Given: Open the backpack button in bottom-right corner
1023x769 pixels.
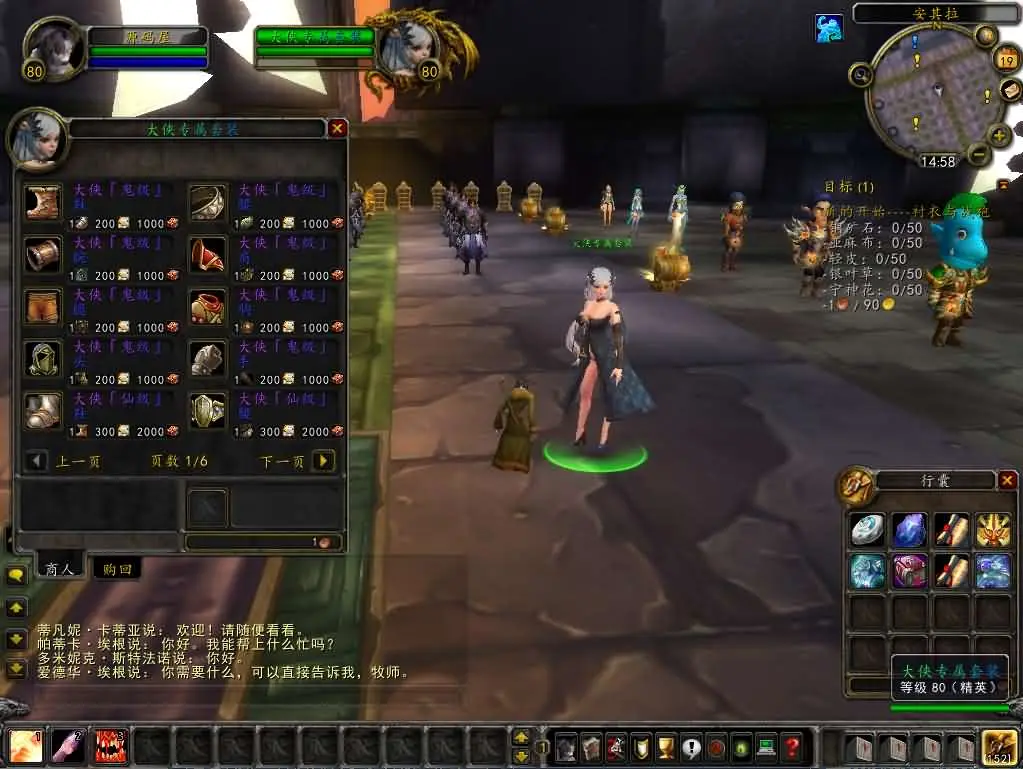Looking at the screenshot, I should coord(1000,747).
